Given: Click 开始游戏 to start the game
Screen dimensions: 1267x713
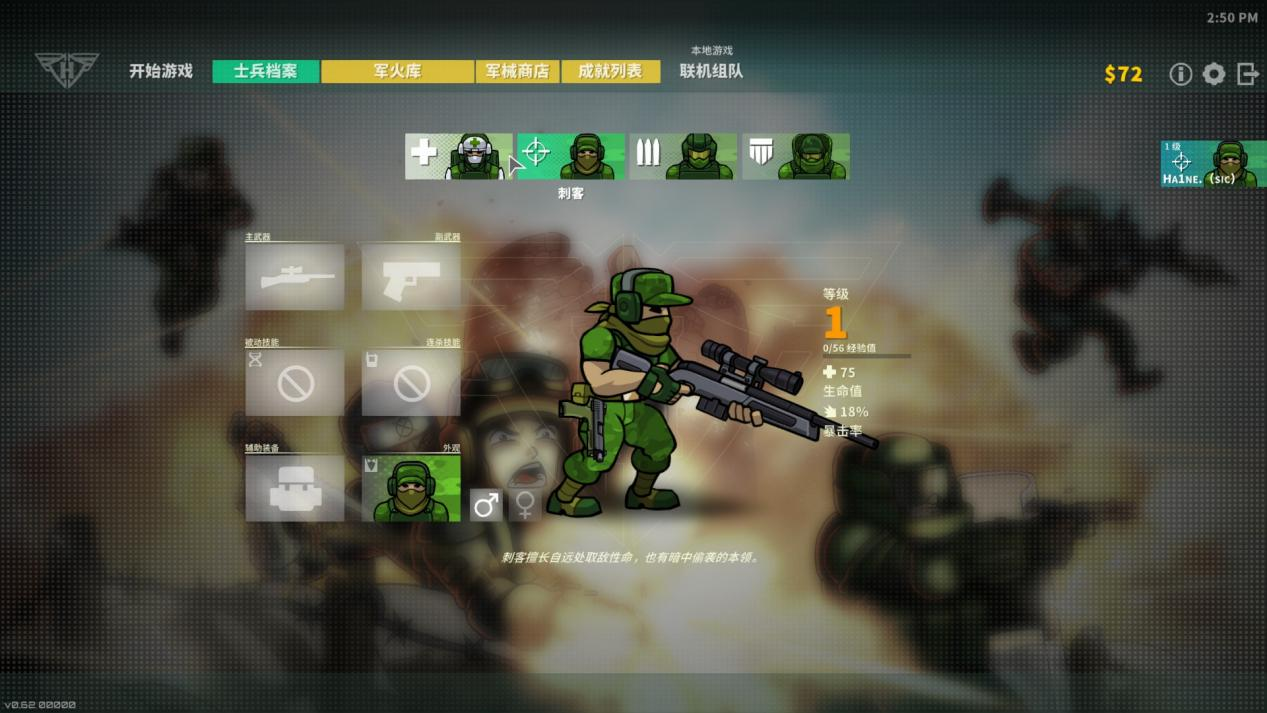Looking at the screenshot, I should click(x=161, y=71).
